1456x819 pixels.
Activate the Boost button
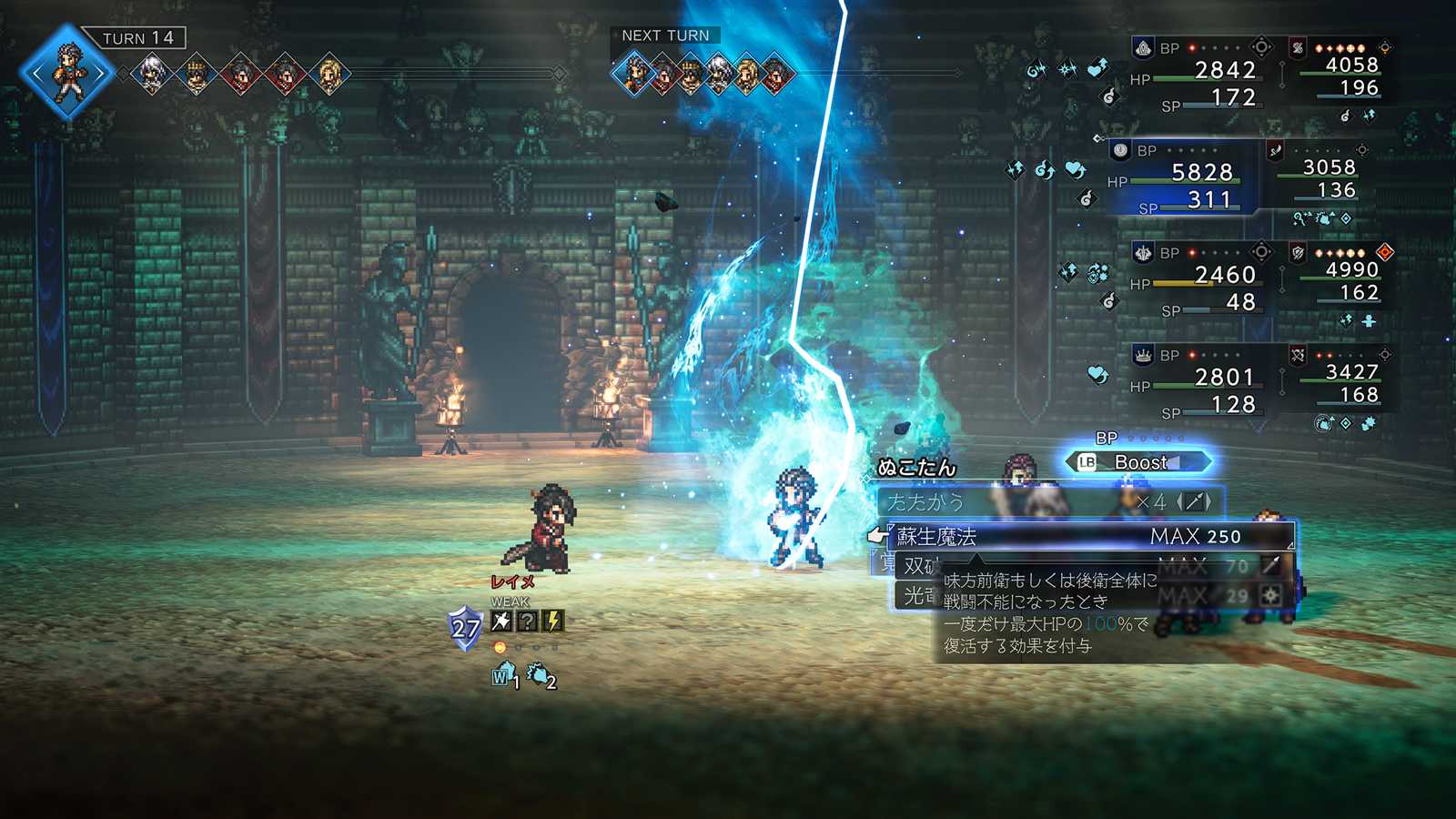[1139, 462]
